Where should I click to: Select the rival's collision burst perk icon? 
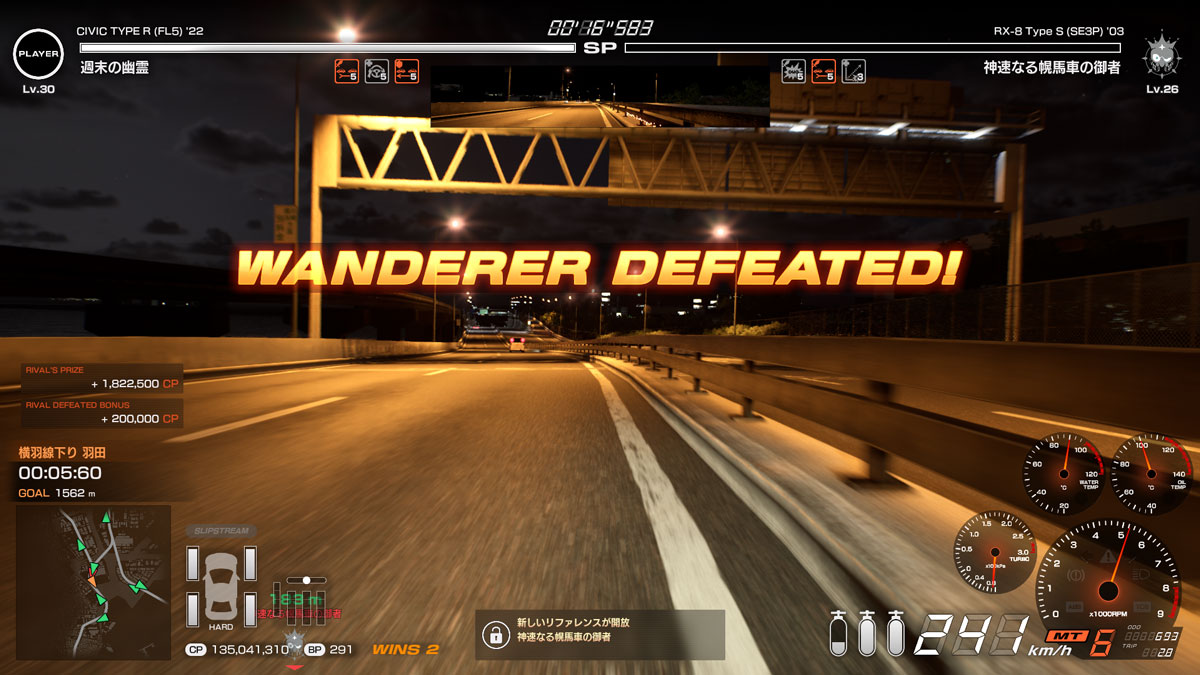pyautogui.click(x=793, y=71)
